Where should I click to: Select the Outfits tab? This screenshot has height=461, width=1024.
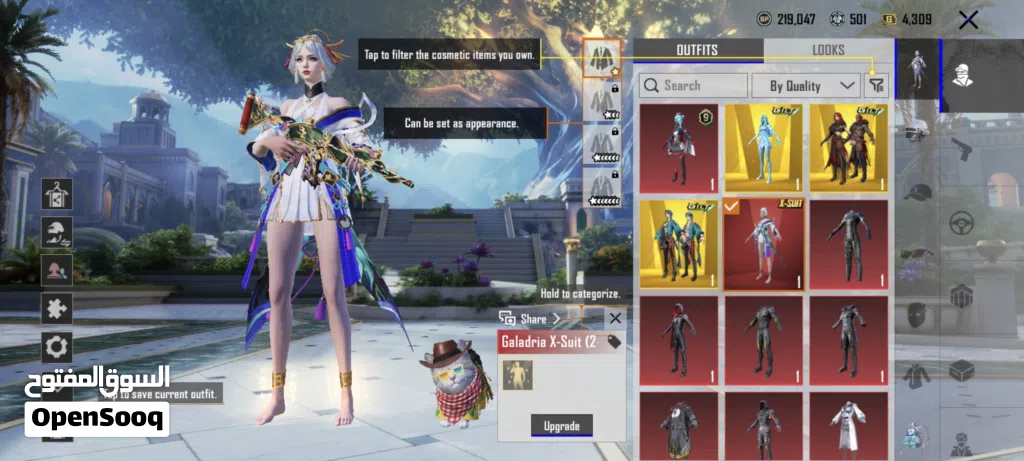[x=698, y=50]
